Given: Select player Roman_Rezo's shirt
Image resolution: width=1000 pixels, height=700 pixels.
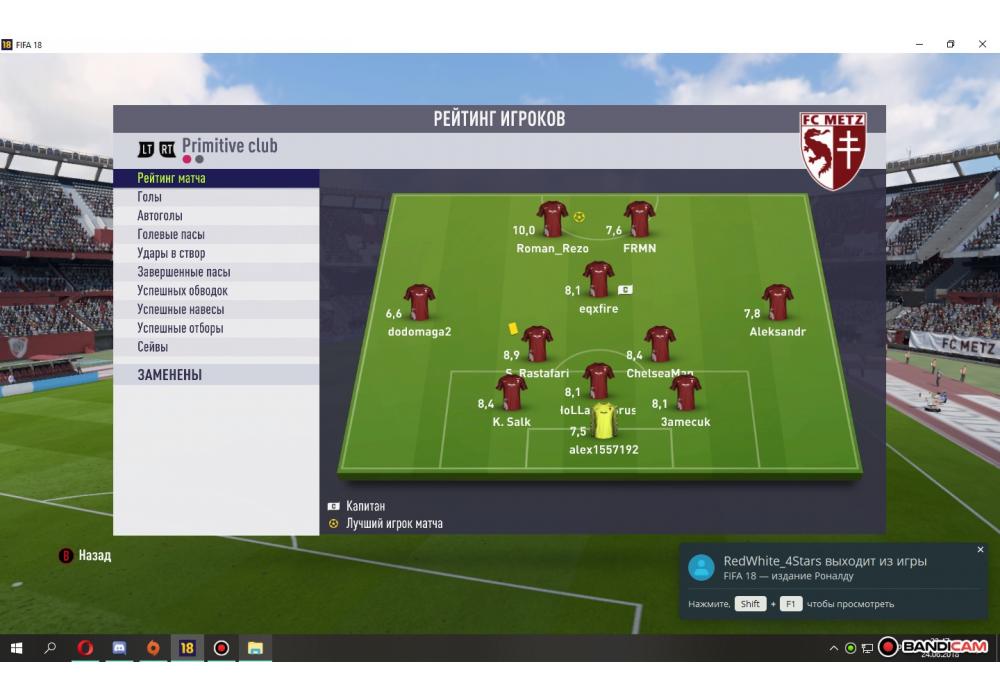Looking at the screenshot, I should point(552,219).
